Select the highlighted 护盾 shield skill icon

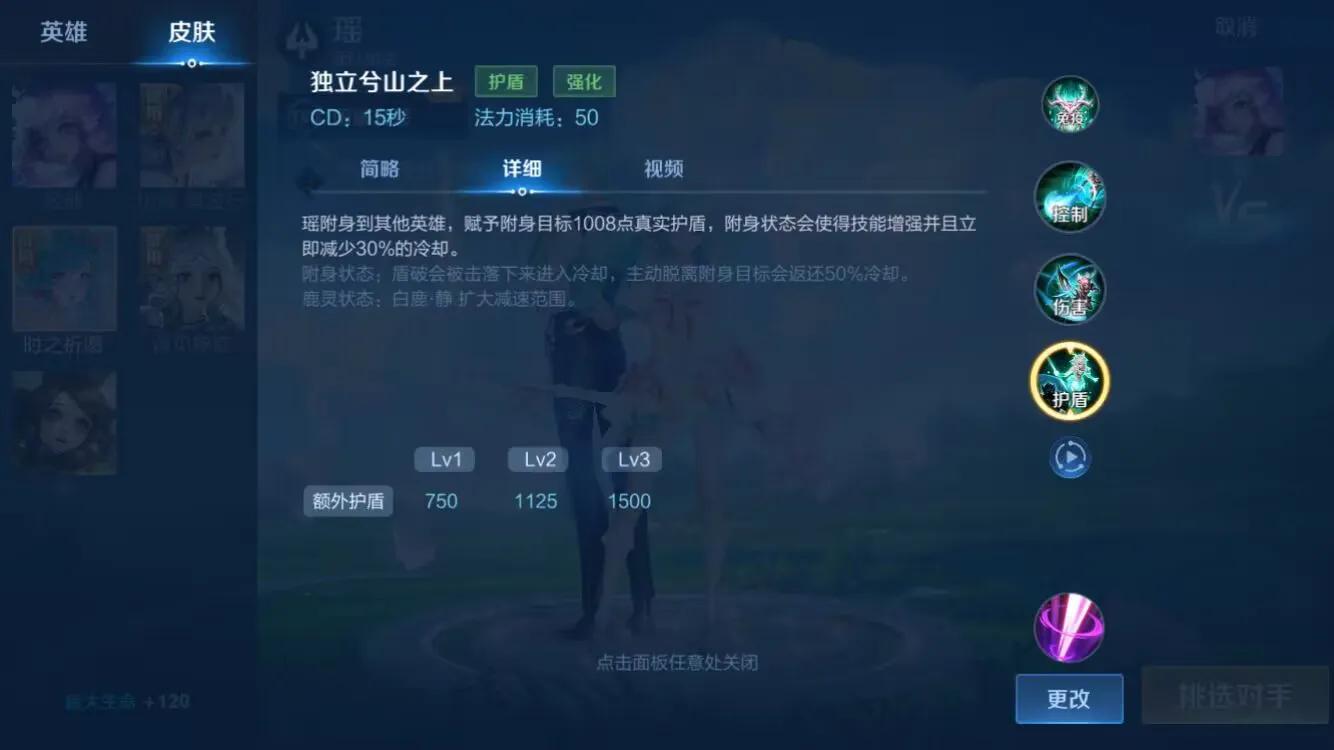[1069, 381]
